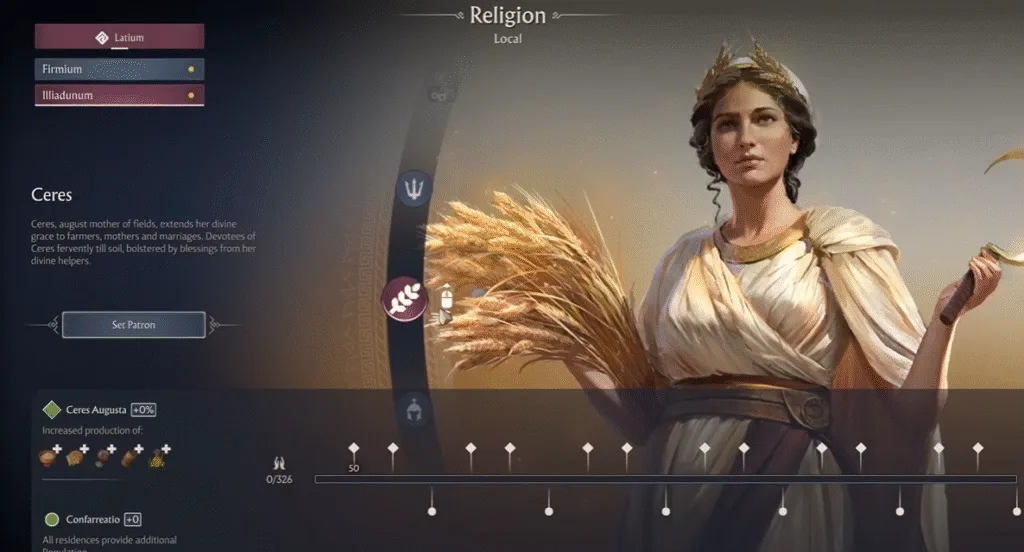The height and width of the screenshot is (552, 1024).
Task: Click the diamond milestone marker labeled 50
Action: tap(354, 449)
